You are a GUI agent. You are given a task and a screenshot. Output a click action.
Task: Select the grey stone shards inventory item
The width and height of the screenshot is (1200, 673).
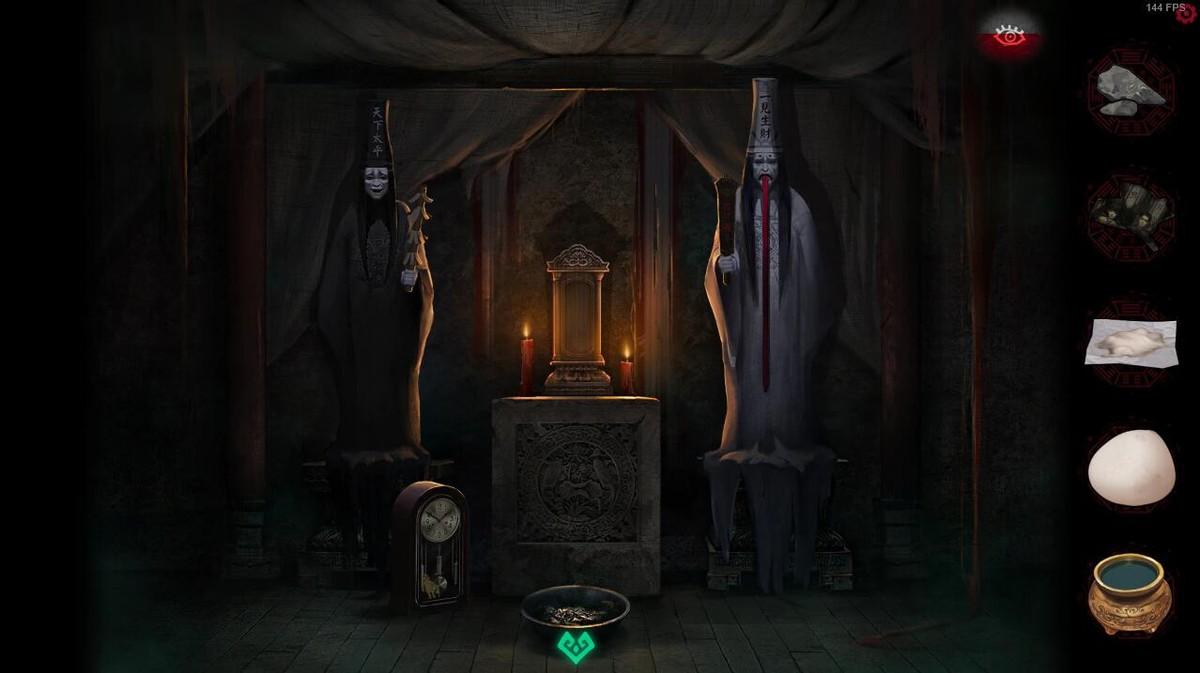tap(1130, 86)
